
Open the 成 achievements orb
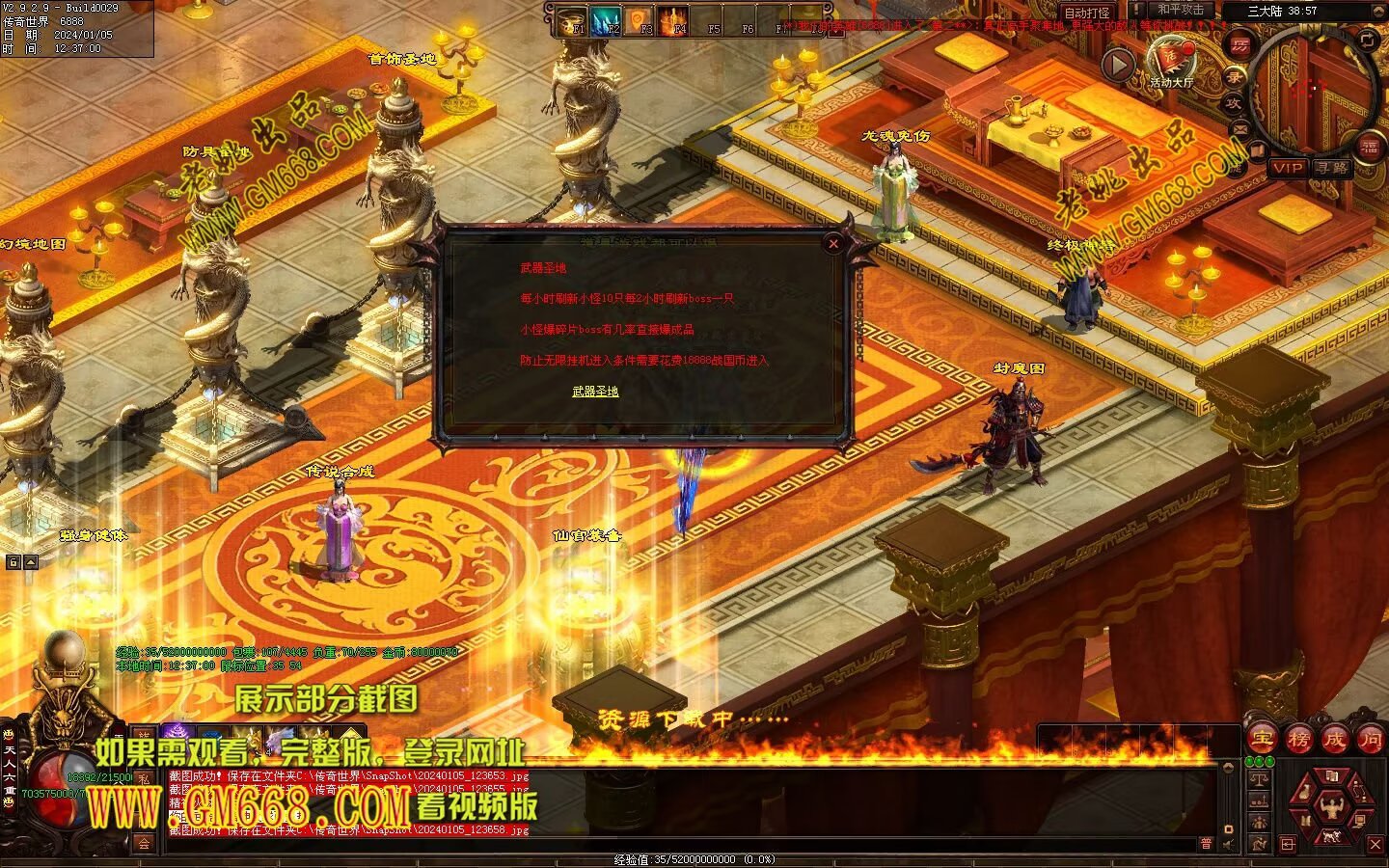[x=1334, y=740]
